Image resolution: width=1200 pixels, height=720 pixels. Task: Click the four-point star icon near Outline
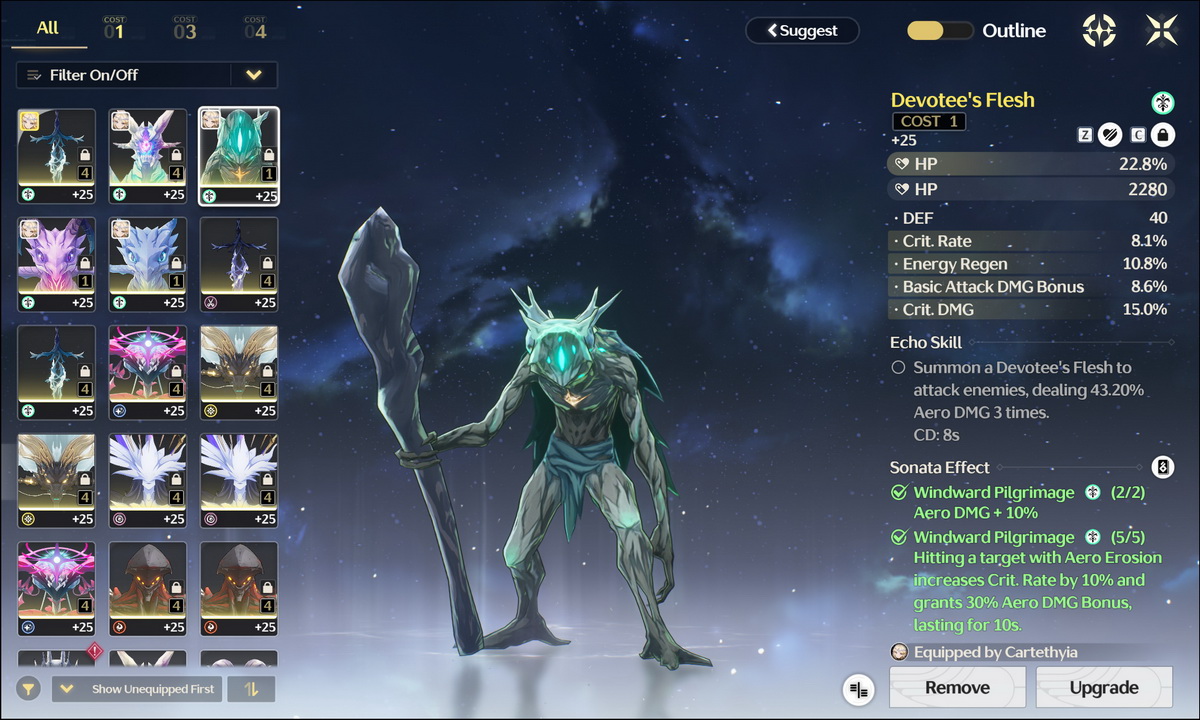pos(1099,31)
